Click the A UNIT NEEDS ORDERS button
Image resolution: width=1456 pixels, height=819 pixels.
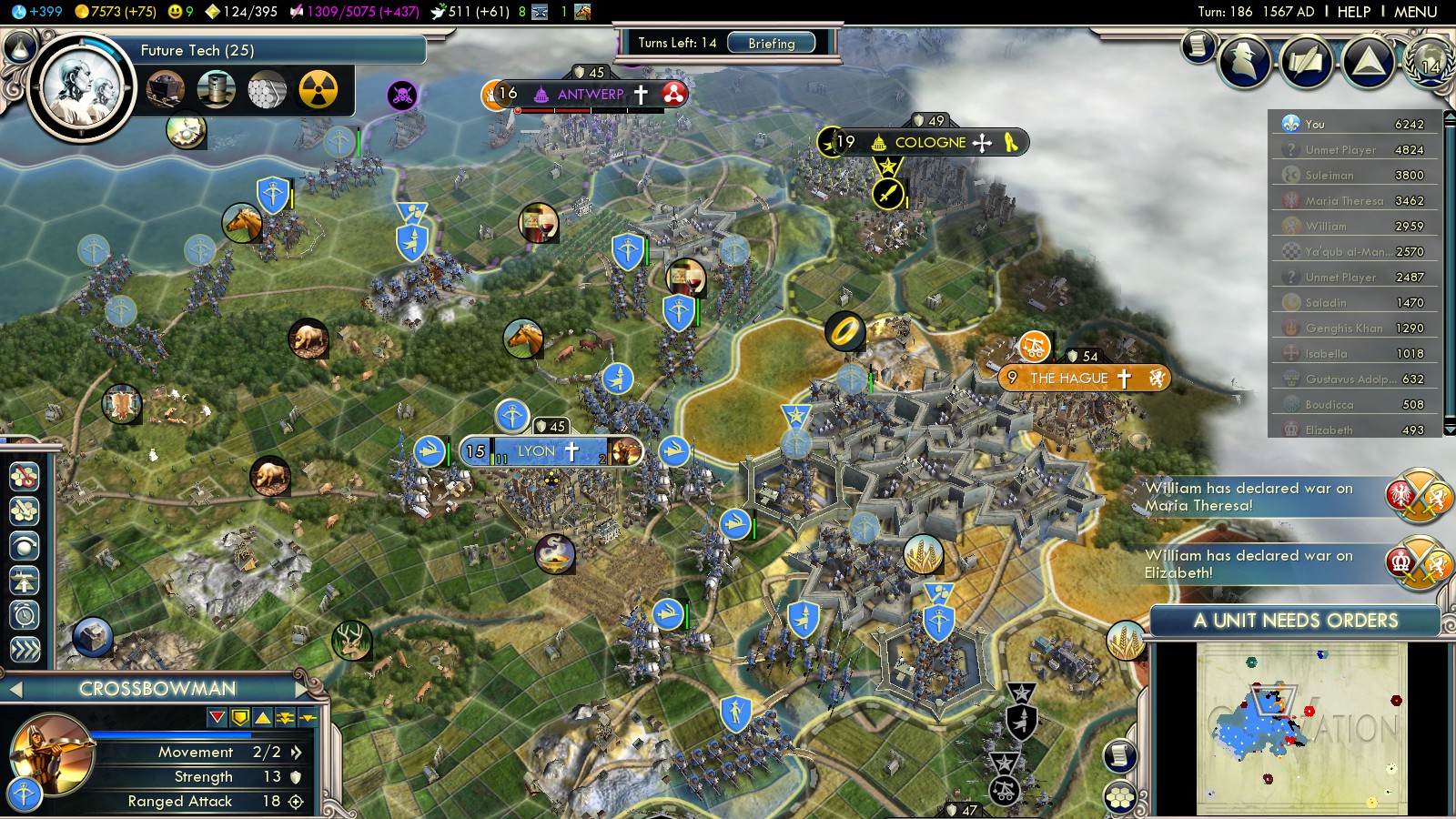[1295, 621]
